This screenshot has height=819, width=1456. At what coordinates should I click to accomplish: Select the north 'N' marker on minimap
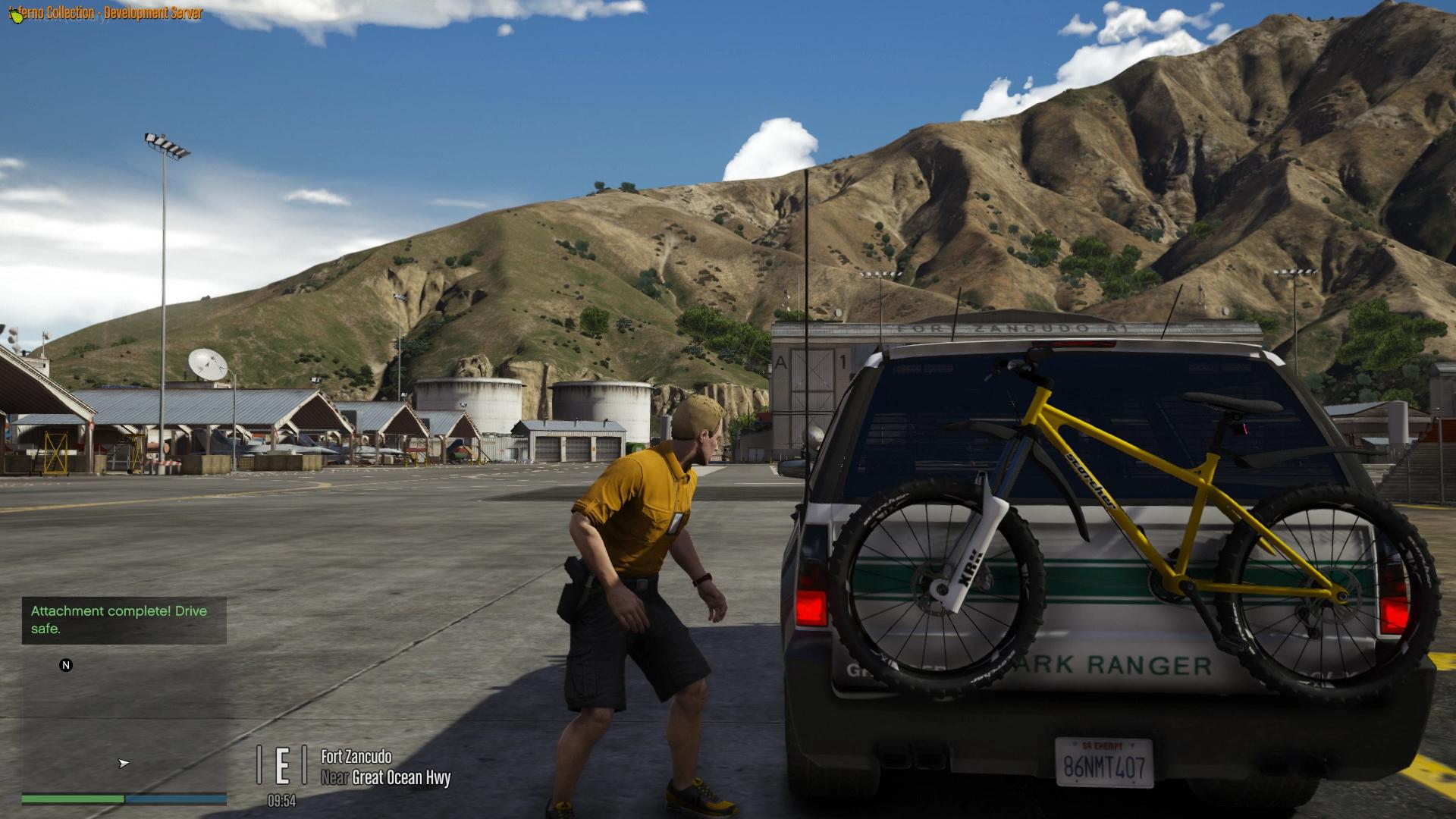pos(66,665)
